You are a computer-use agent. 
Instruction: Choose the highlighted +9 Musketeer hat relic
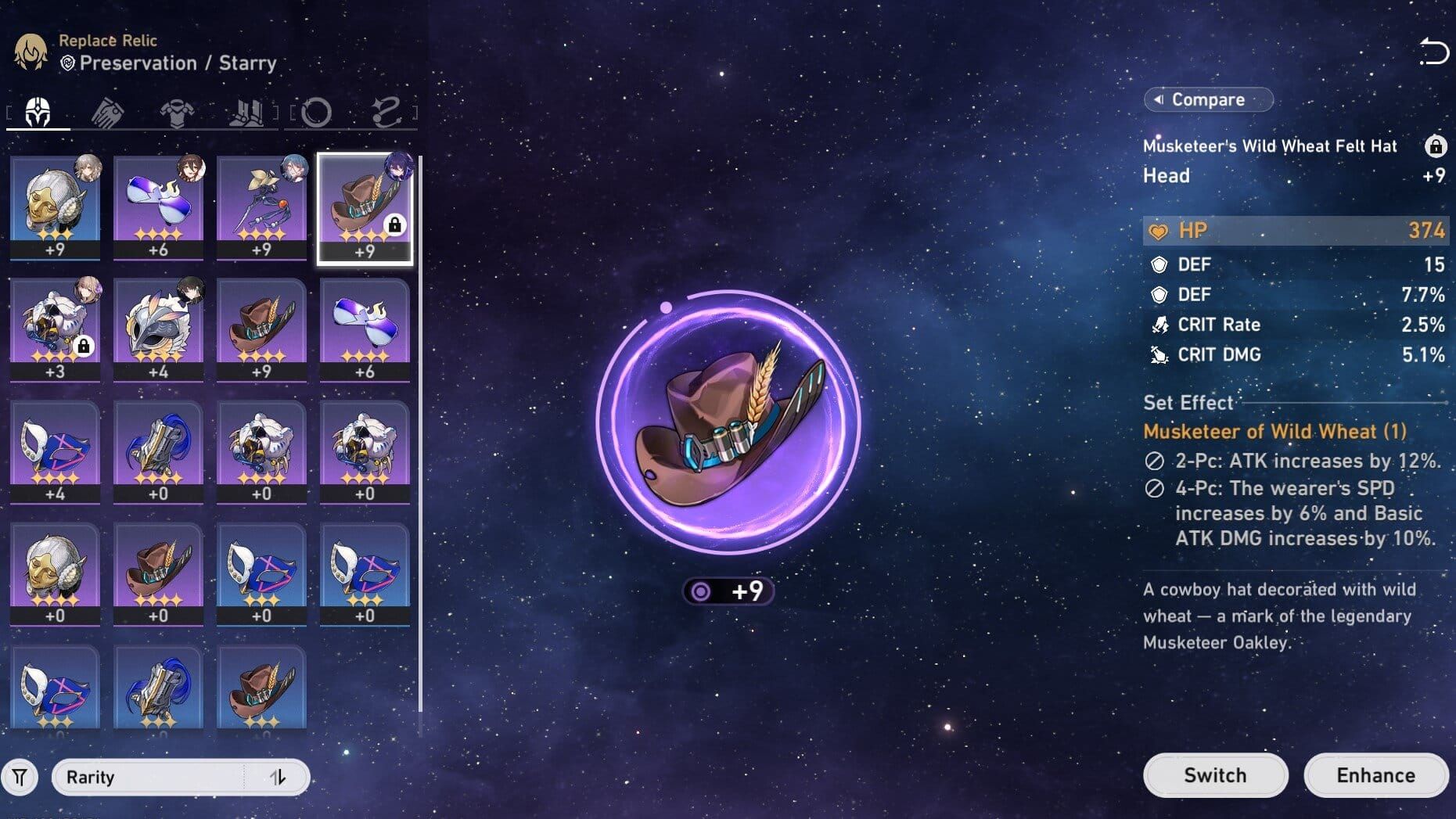coord(365,207)
